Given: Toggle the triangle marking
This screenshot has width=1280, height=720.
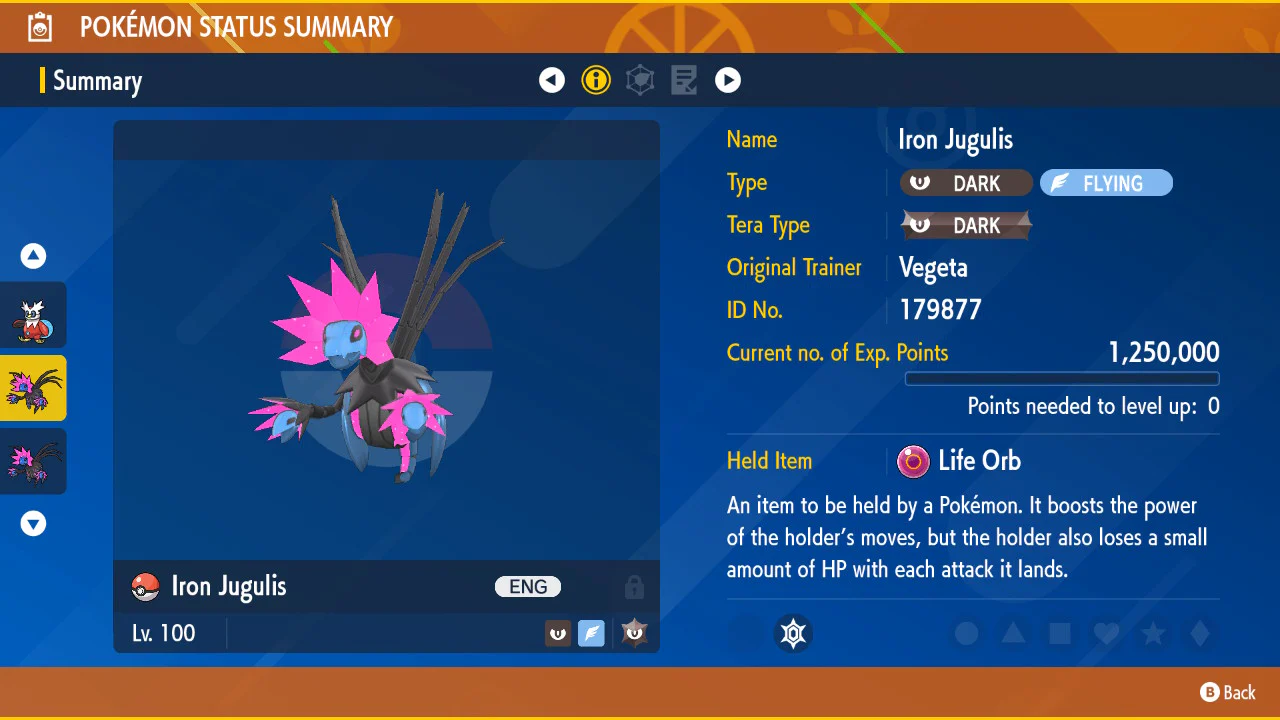Looking at the screenshot, I should [1013, 634].
